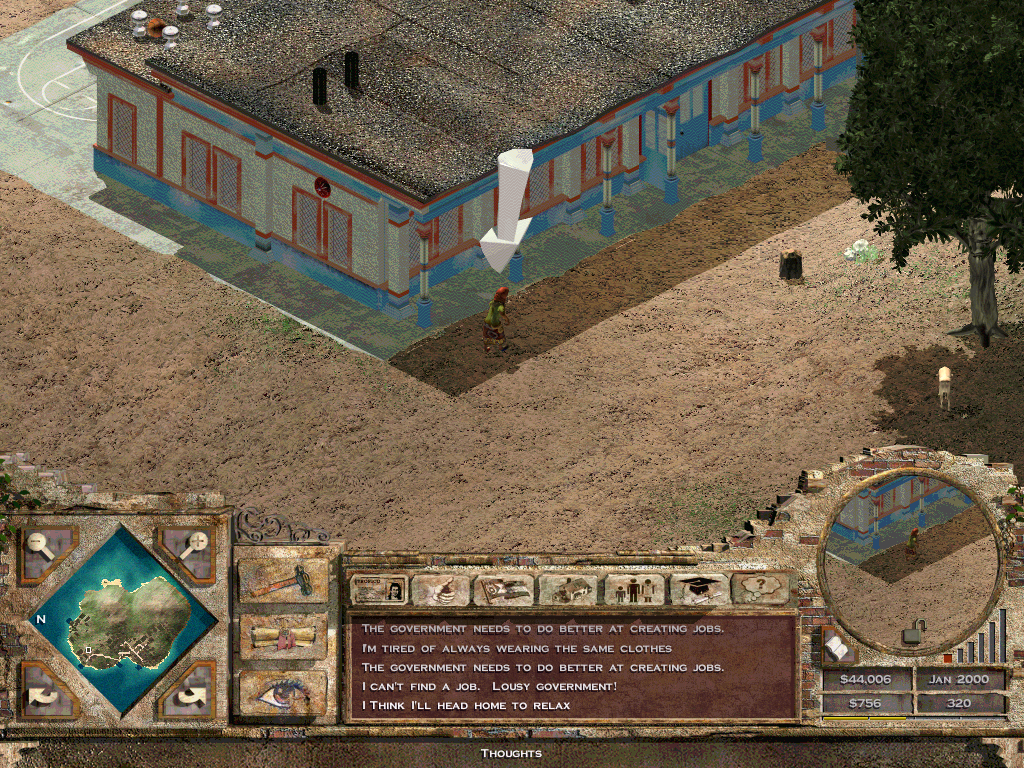Show the thumbs-up happiness tab
The width and height of the screenshot is (1024, 768).
click(x=441, y=590)
